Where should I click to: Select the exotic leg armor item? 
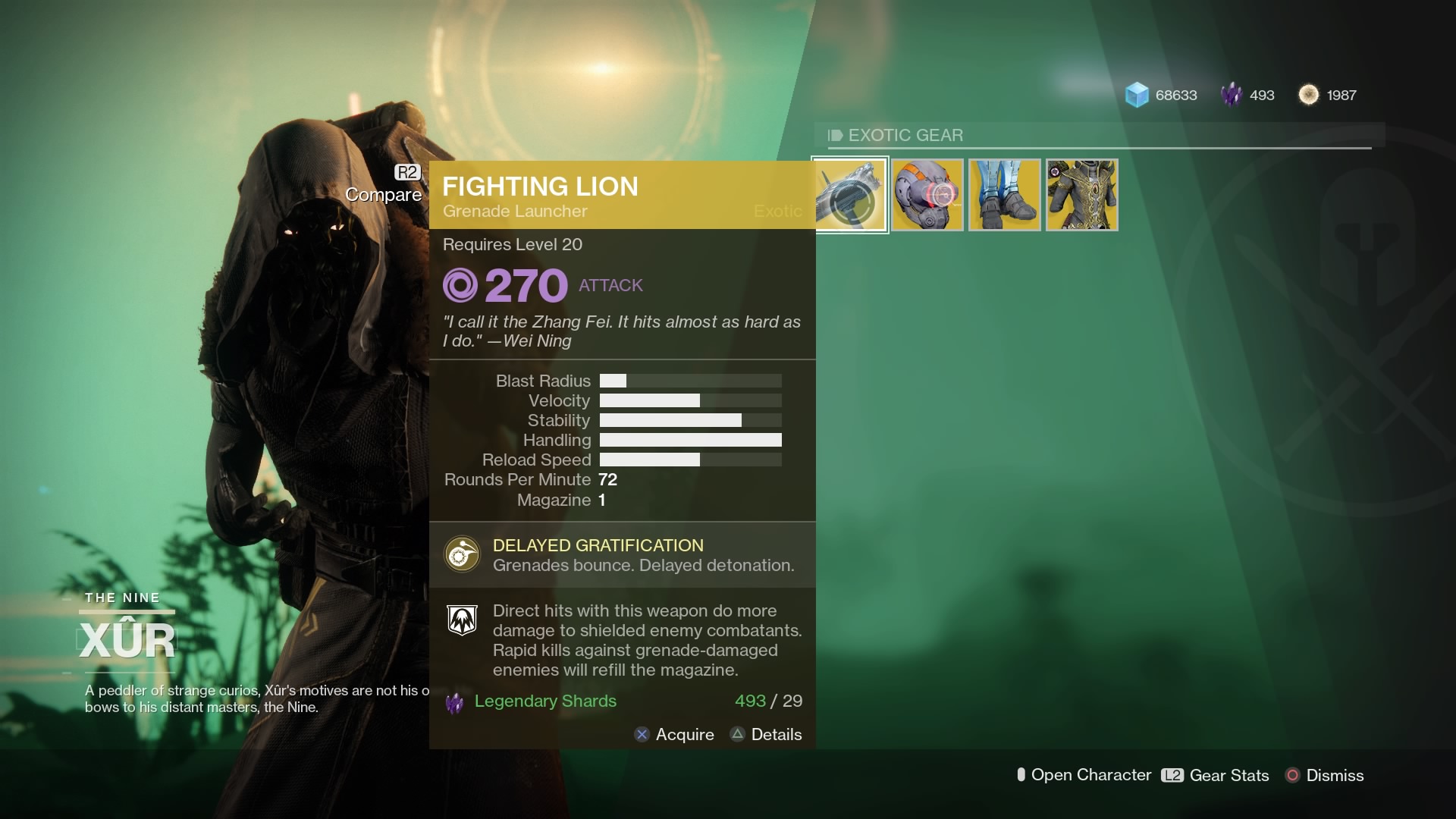pos(1004,195)
